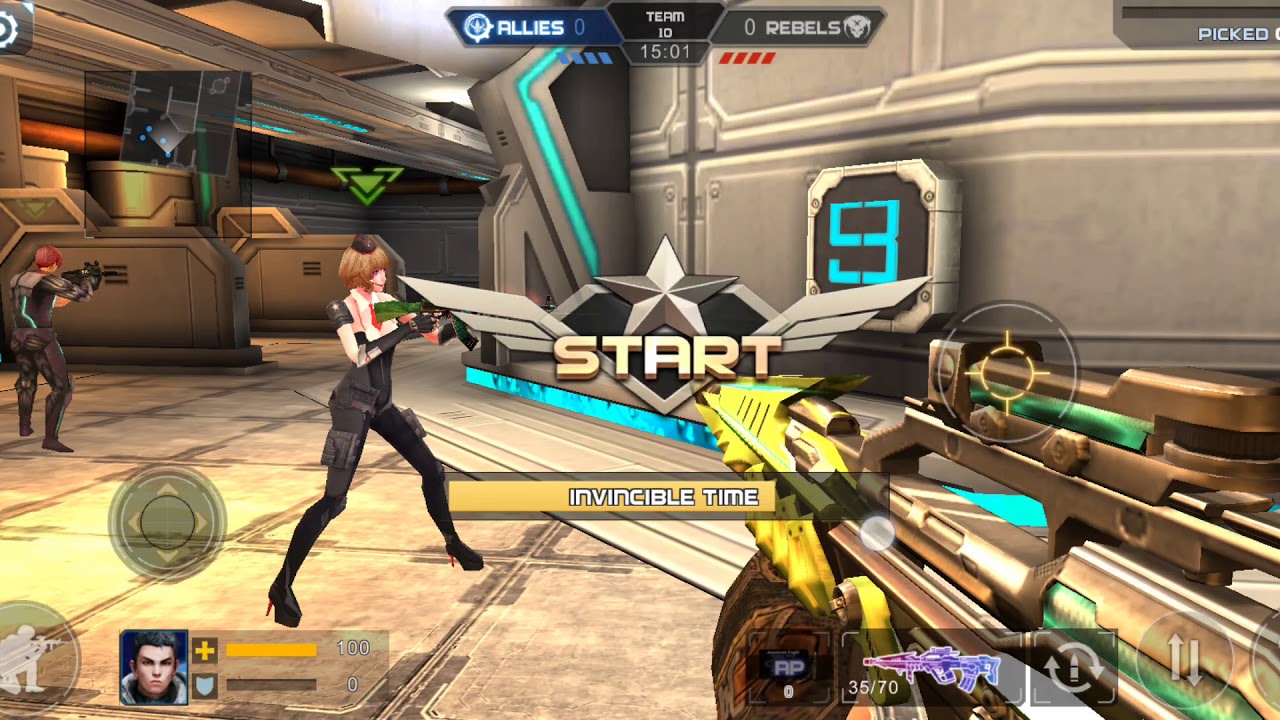Image resolution: width=1280 pixels, height=720 pixels.
Task: Fire using the crosshair button
Action: (1008, 372)
